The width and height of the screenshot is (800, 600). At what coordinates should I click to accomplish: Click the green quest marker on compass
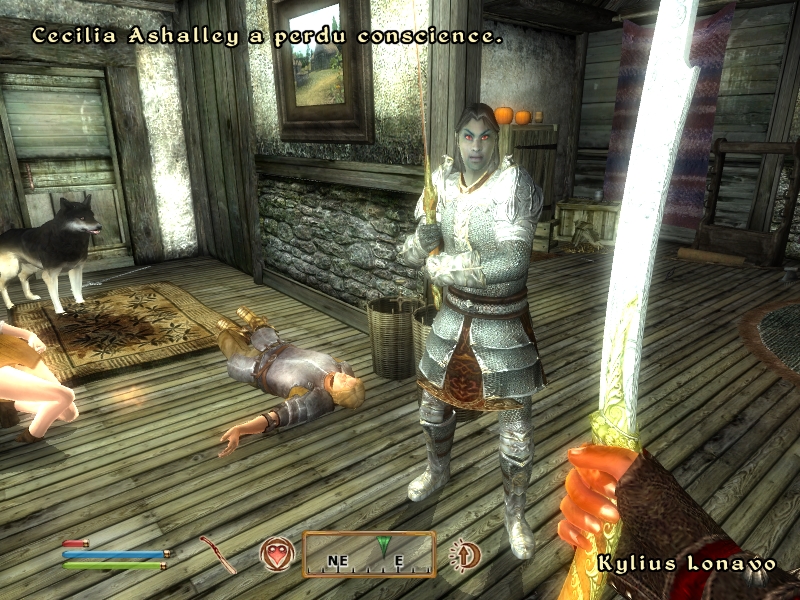click(x=382, y=547)
